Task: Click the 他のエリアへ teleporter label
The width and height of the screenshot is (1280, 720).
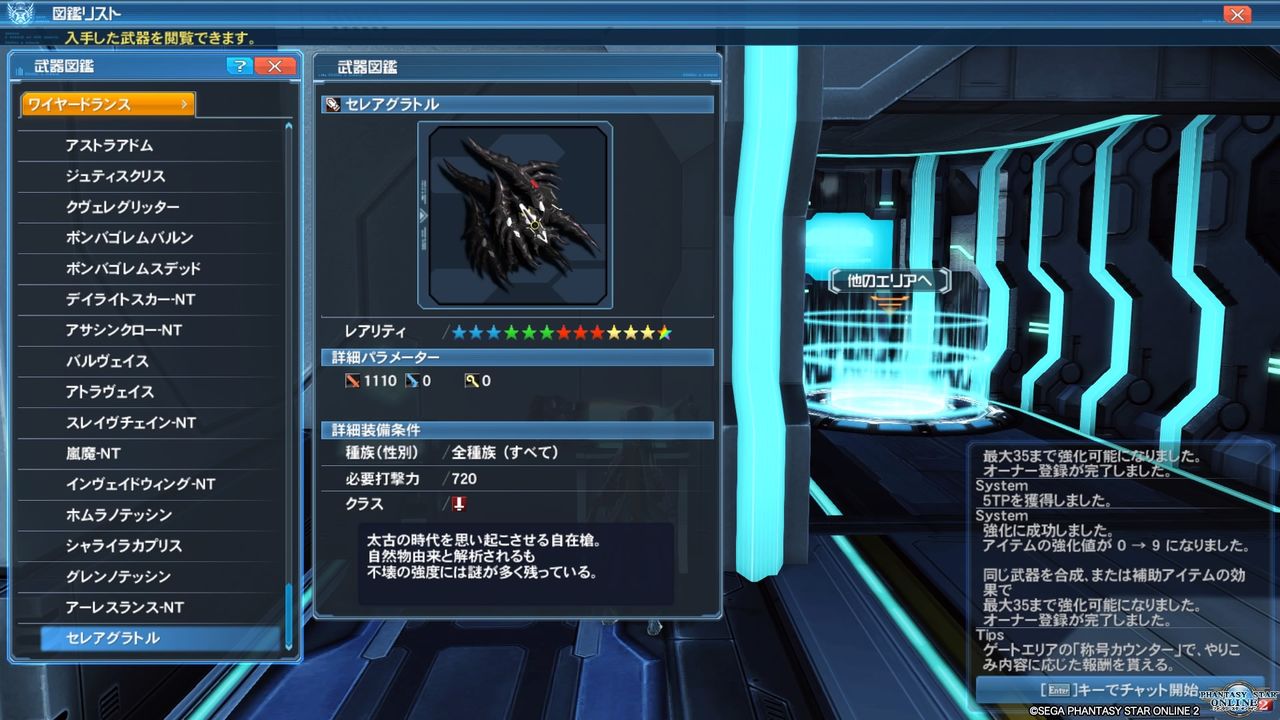Action: (888, 281)
